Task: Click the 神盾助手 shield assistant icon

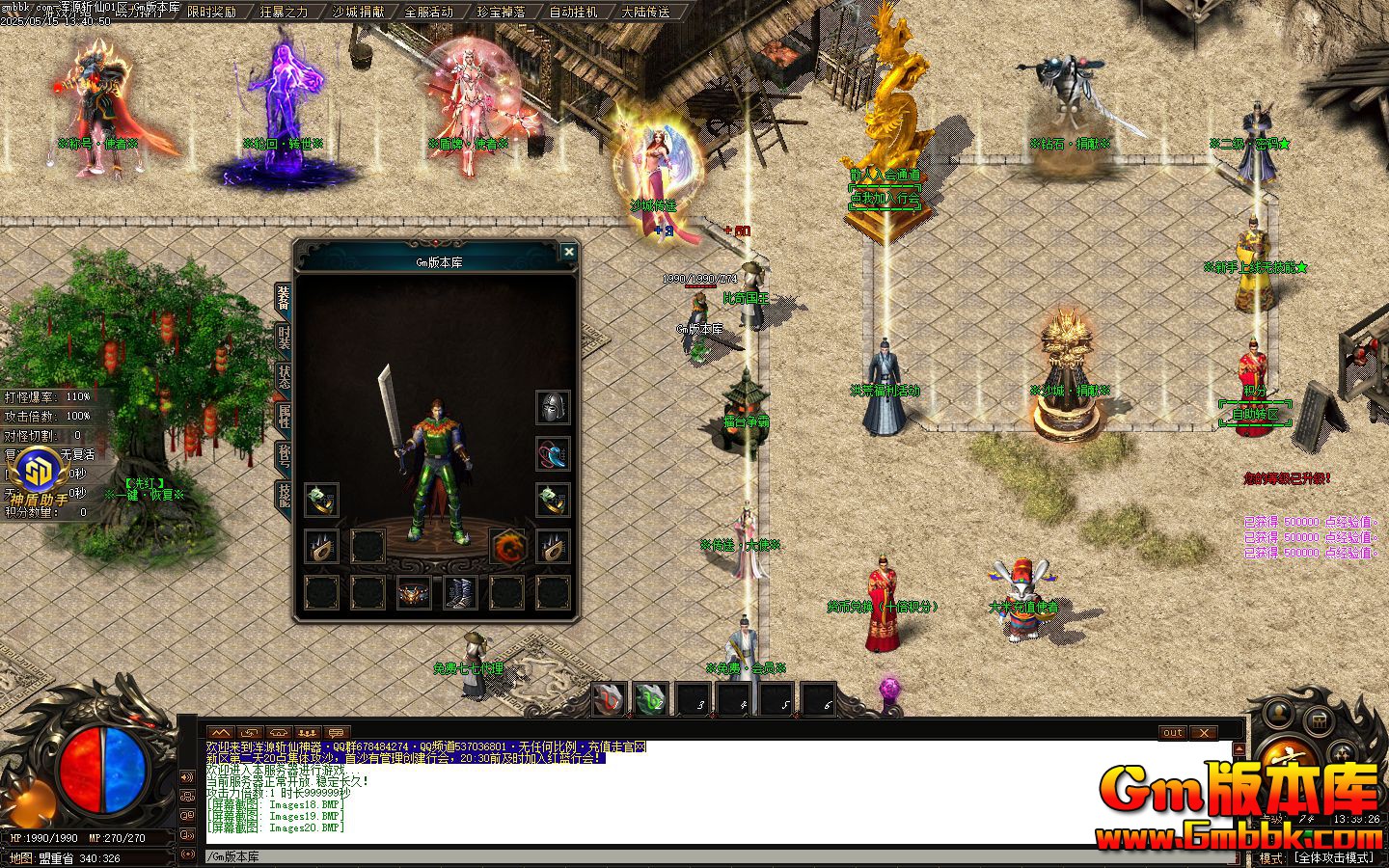Action: [x=39, y=475]
